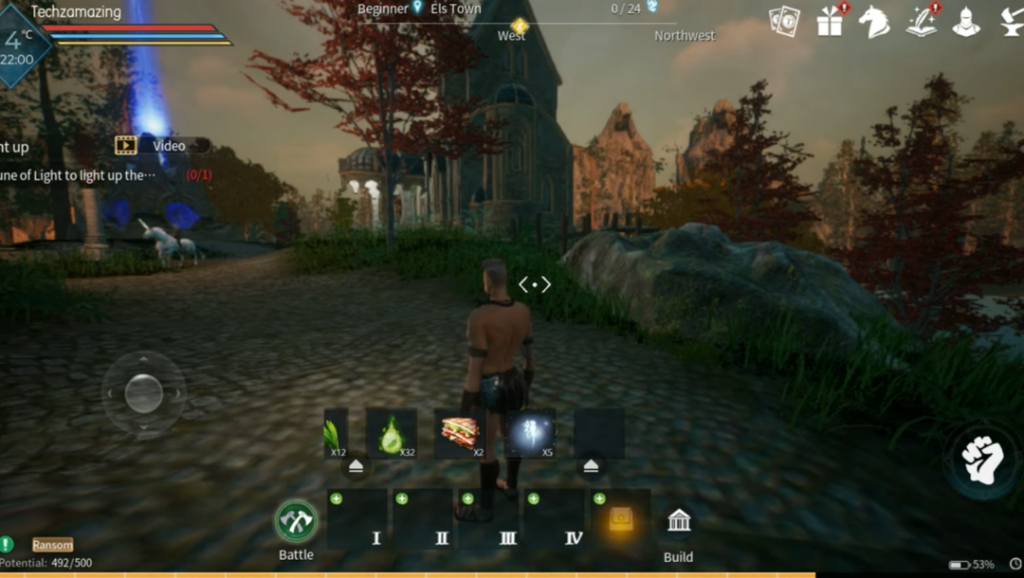Open the anvil and hammer crafting icon
Image resolution: width=1024 pixels, height=578 pixels.
pos(1010,21)
